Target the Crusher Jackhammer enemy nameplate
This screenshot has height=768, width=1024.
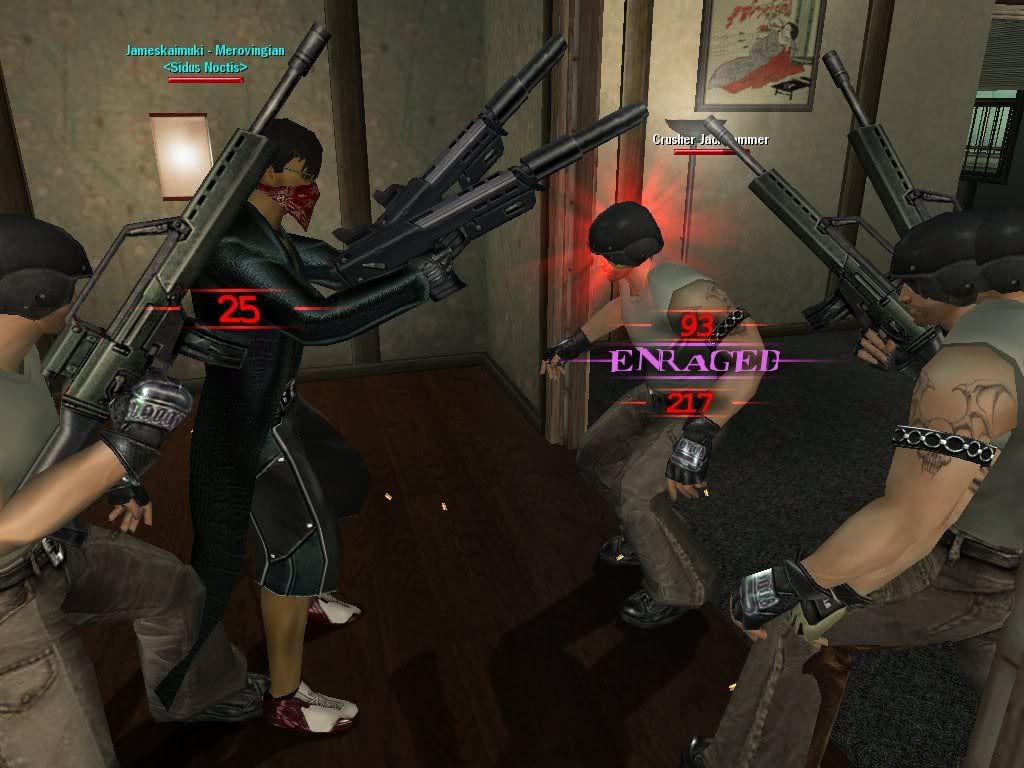[x=710, y=140]
